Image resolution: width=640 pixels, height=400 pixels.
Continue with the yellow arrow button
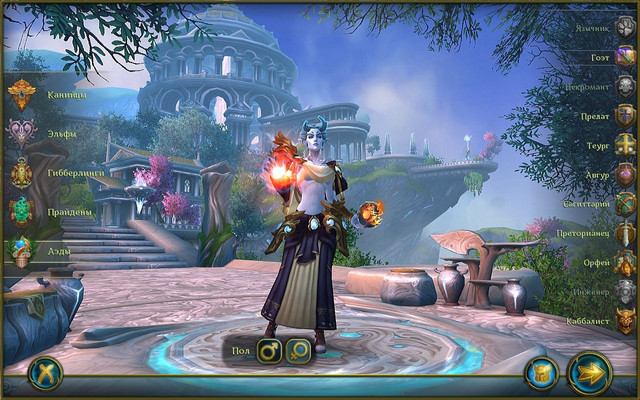[x=590, y=373]
